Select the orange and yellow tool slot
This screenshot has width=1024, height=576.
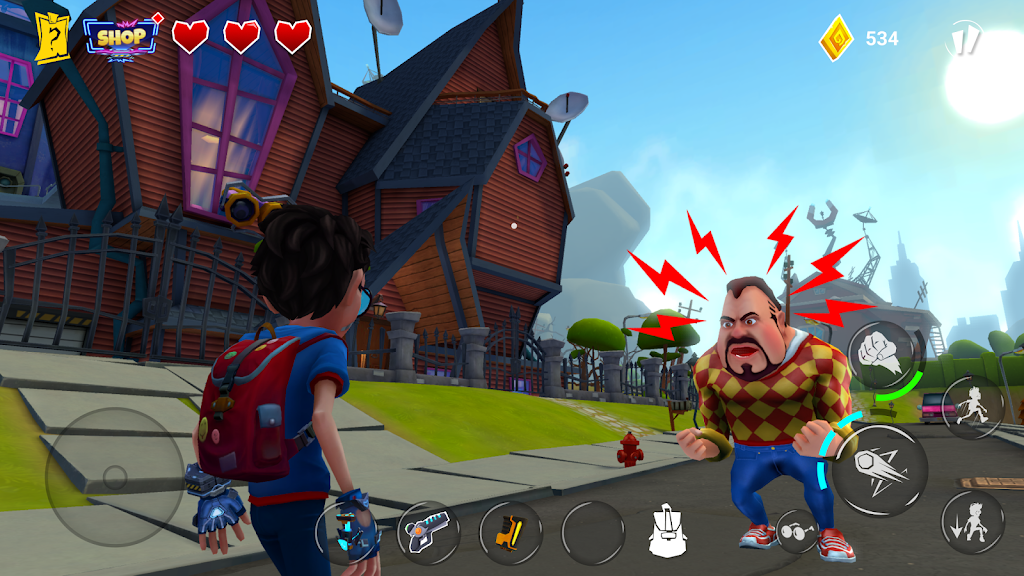point(510,532)
